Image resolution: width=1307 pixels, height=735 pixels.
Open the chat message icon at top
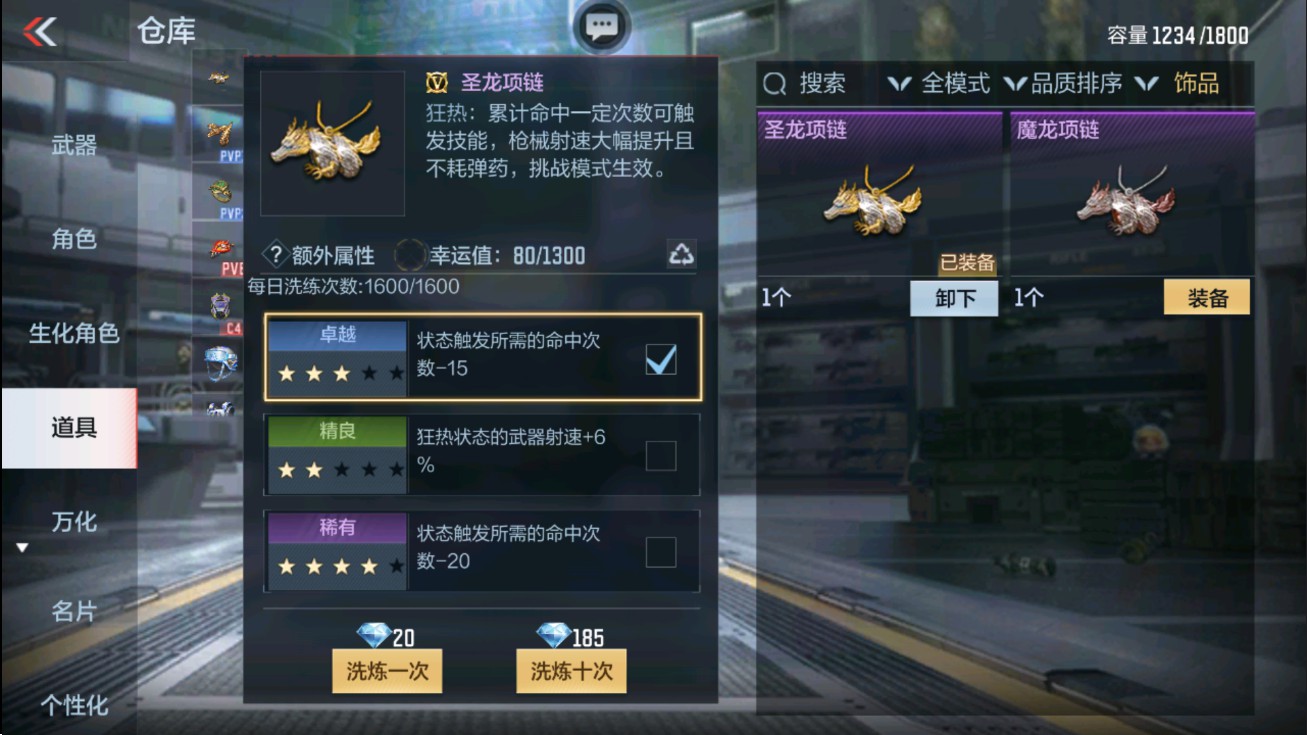click(601, 27)
